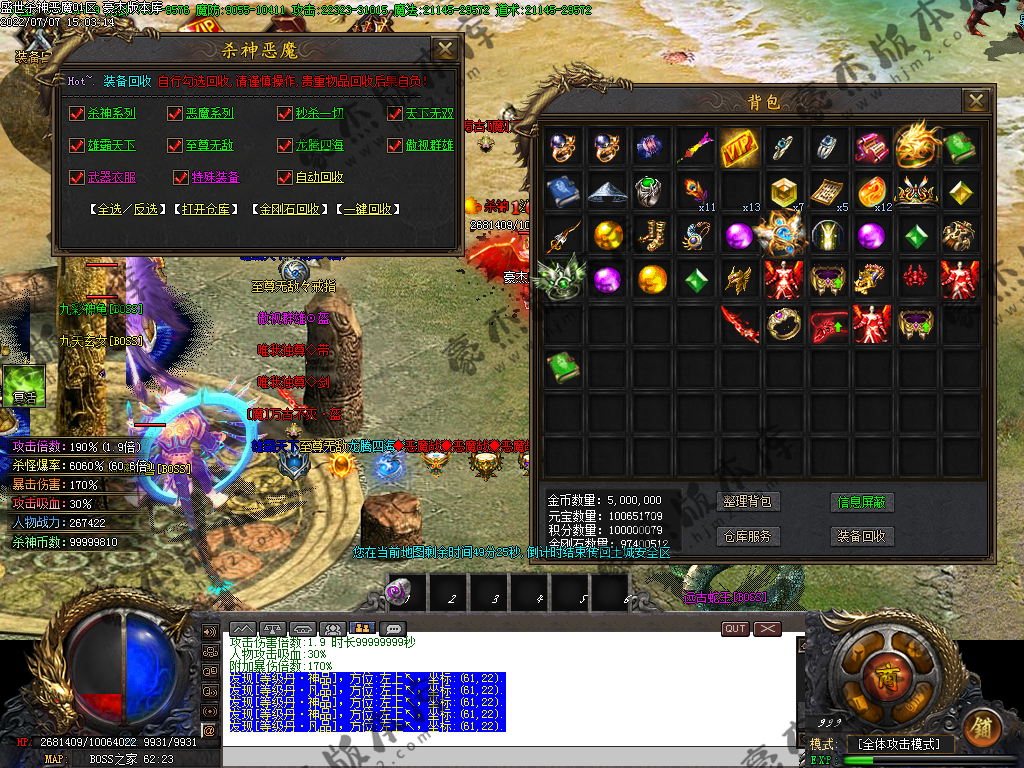Pick the straw hat item in backpack

tap(607, 190)
